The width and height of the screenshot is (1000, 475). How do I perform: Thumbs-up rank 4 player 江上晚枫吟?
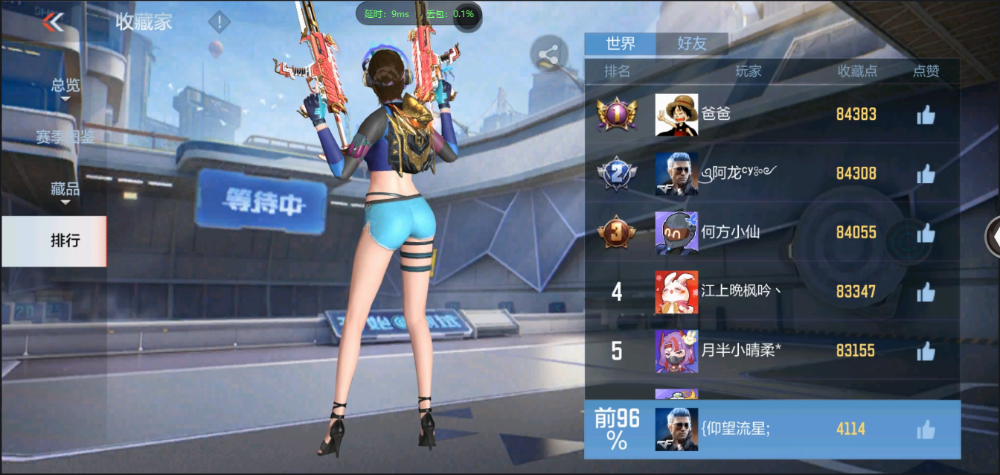(x=926, y=292)
